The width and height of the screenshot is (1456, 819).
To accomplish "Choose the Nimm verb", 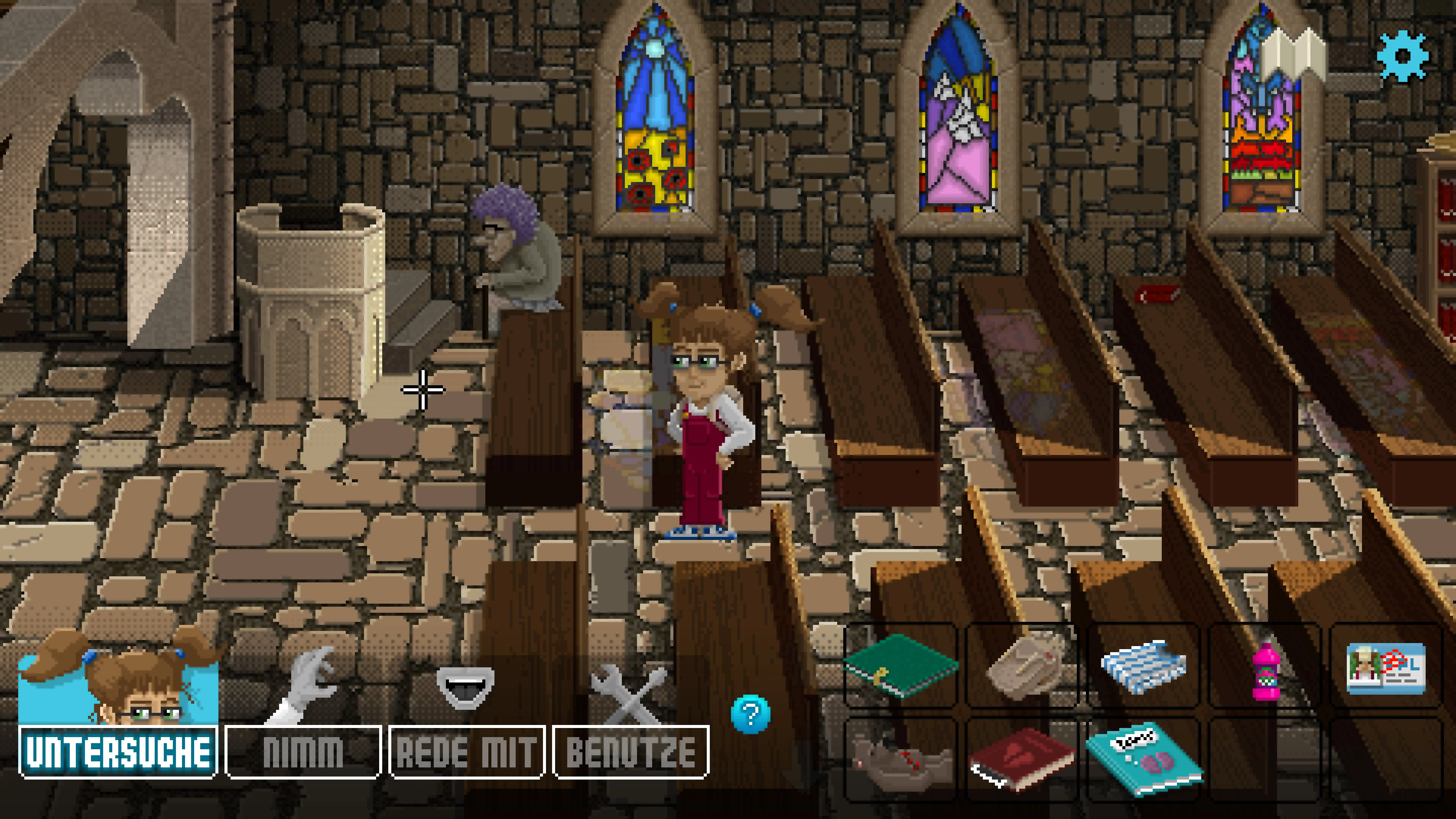I will [303, 752].
